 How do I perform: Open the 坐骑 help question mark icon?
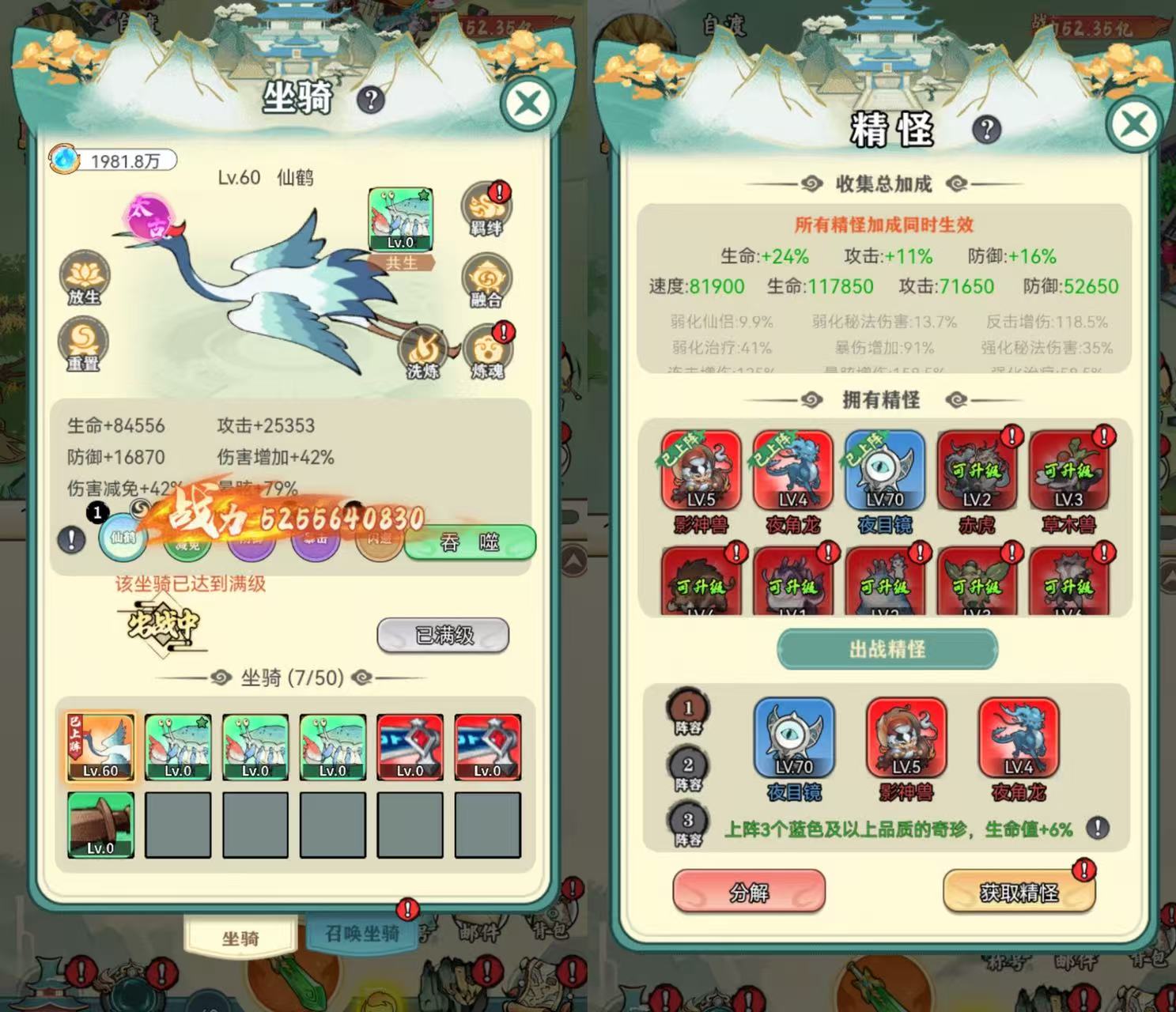click(x=369, y=101)
